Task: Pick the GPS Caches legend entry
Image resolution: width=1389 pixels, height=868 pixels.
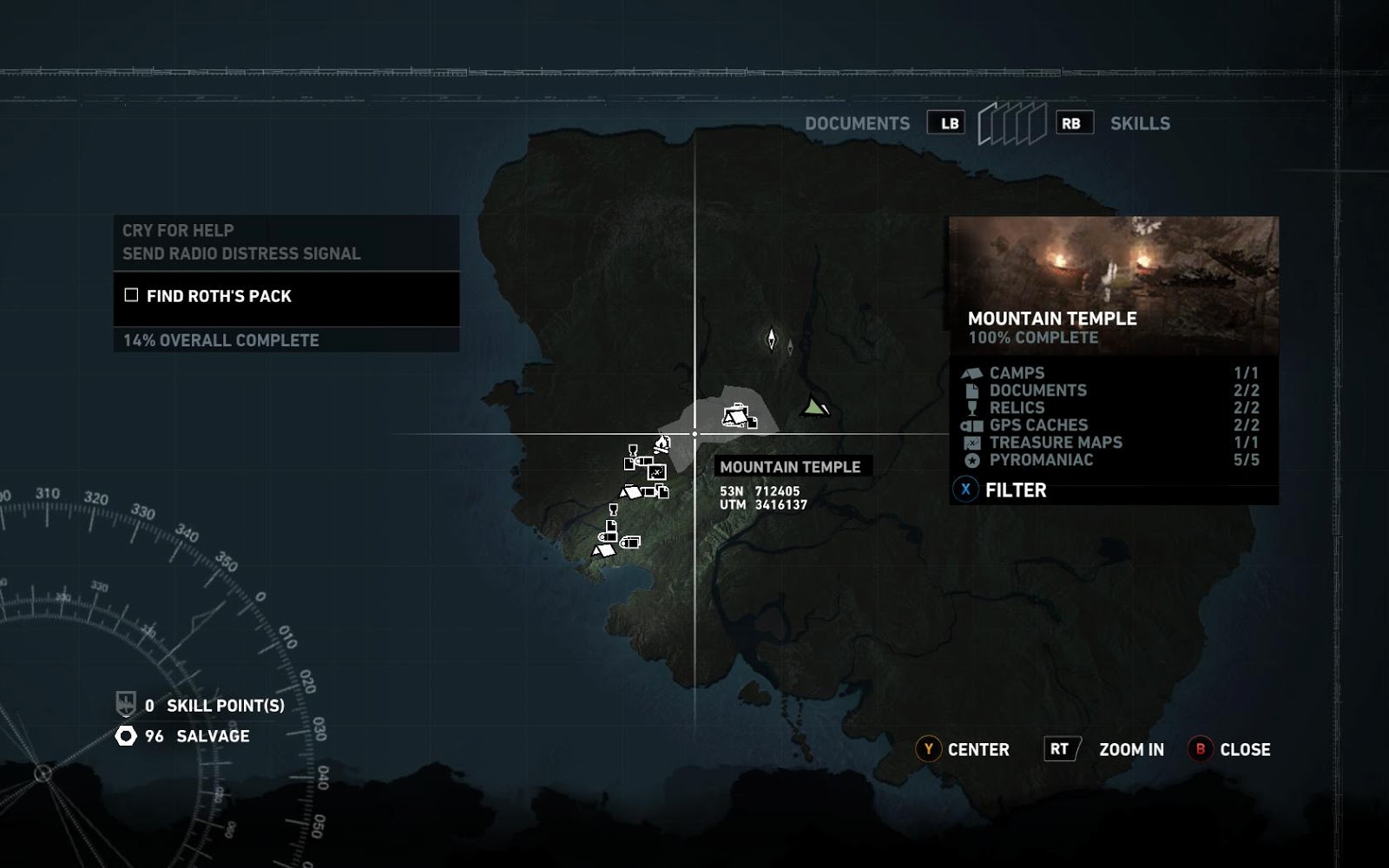Action: [1037, 425]
